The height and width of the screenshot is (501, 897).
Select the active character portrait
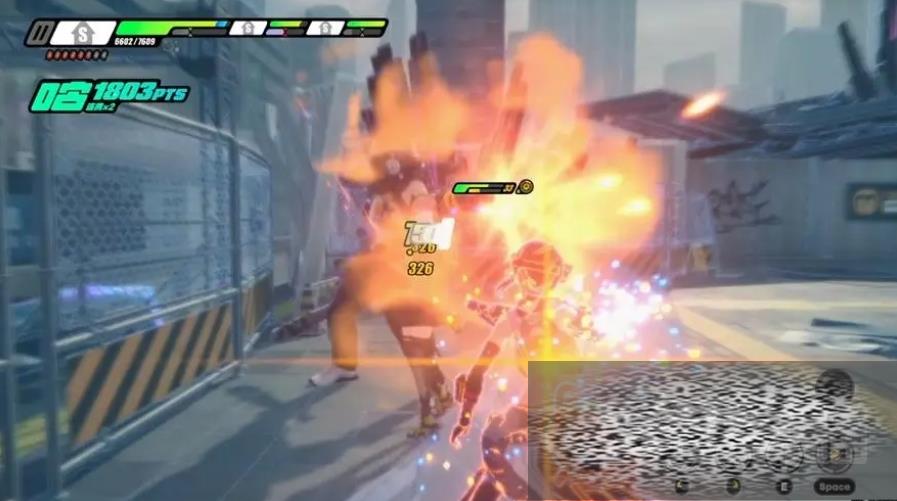click(83, 33)
